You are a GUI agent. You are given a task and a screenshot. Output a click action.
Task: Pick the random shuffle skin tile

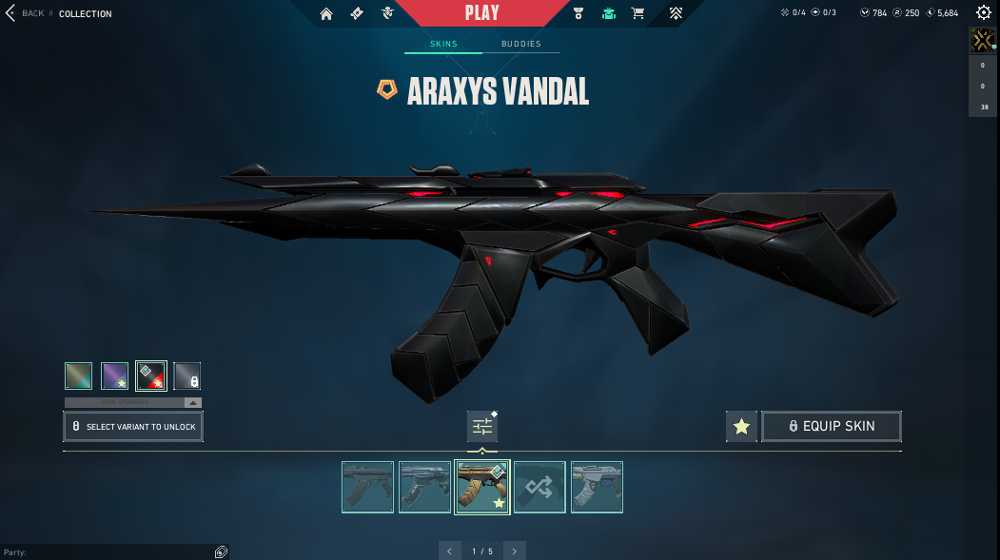point(540,487)
